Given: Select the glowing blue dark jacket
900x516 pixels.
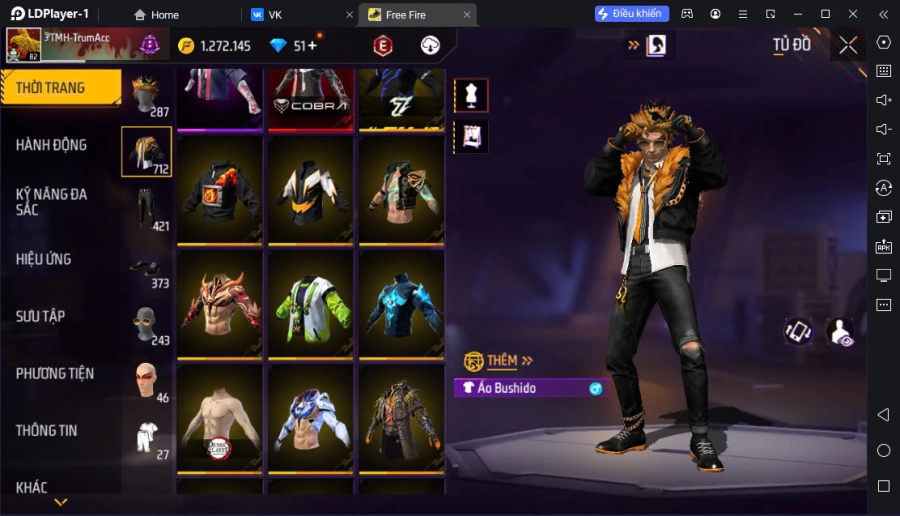Looking at the screenshot, I should coord(401,304).
